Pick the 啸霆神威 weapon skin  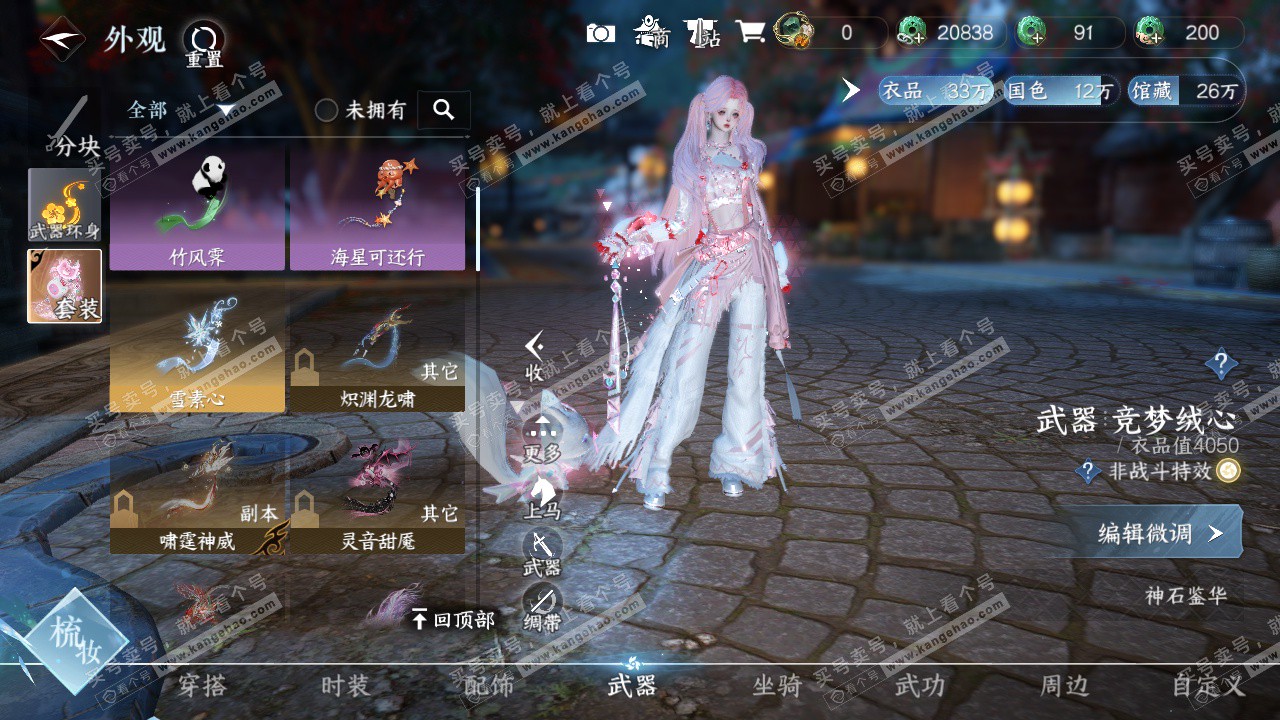[x=197, y=494]
